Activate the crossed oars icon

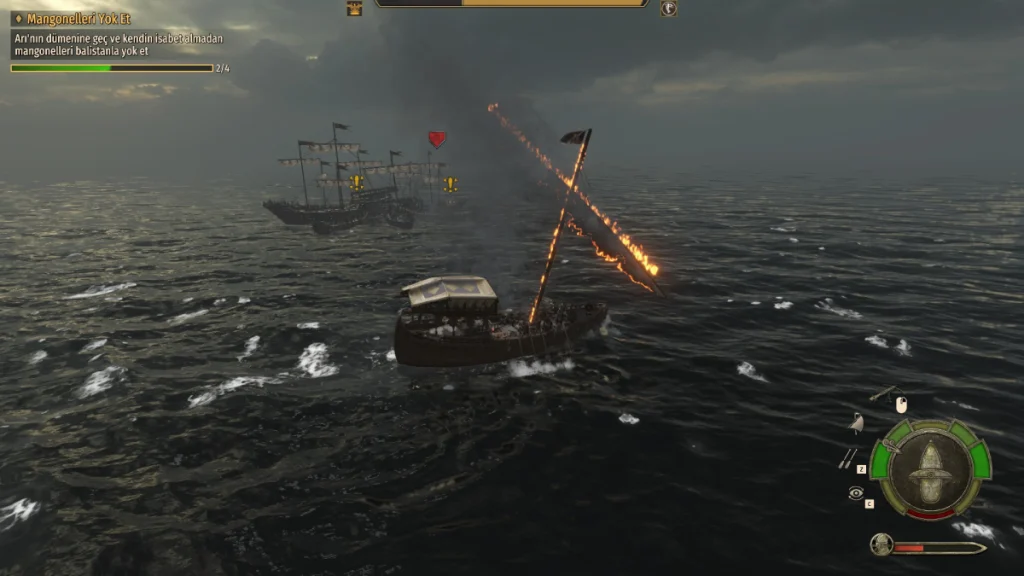point(847,458)
